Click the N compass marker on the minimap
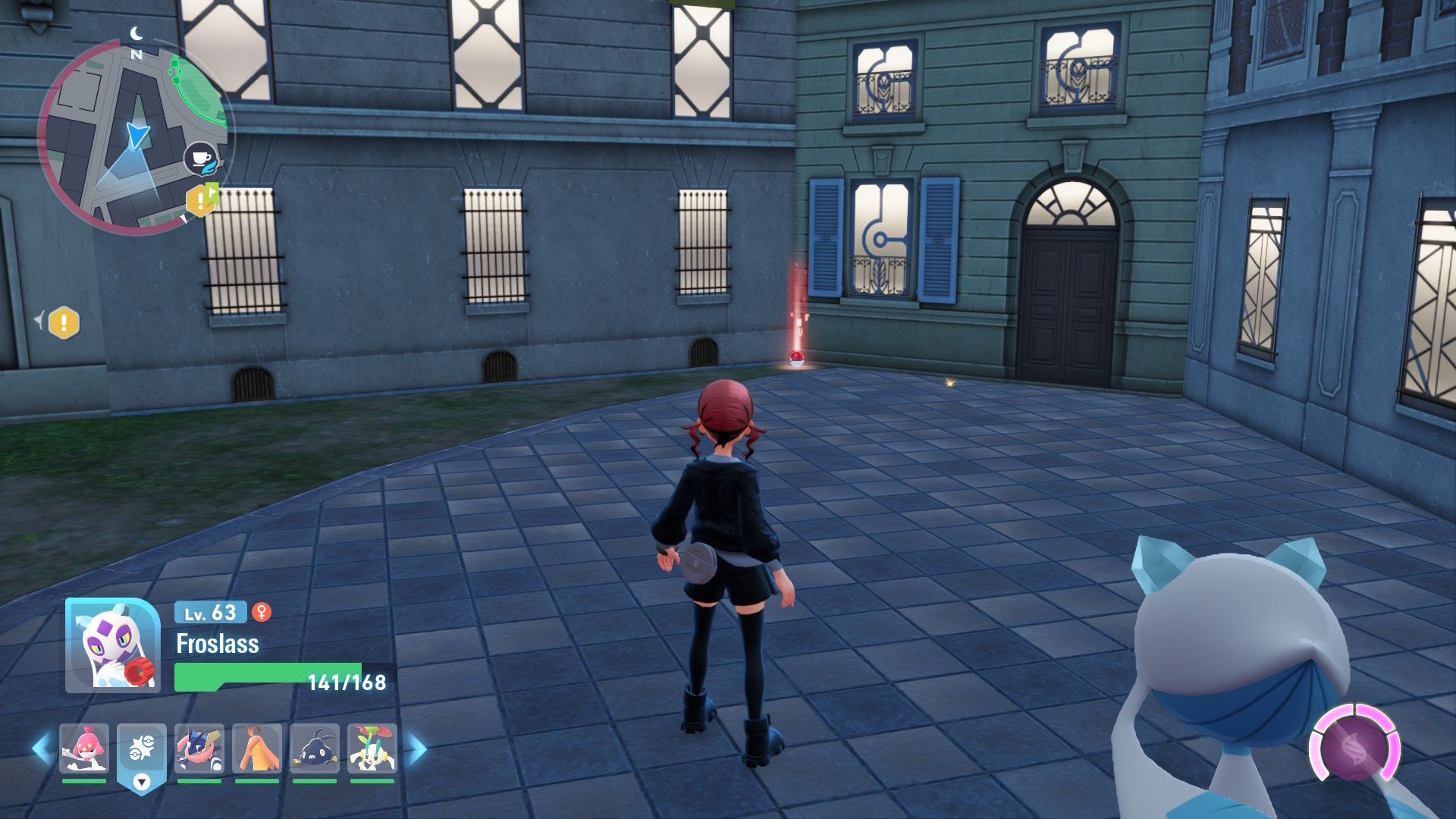The image size is (1456, 819). click(x=136, y=55)
